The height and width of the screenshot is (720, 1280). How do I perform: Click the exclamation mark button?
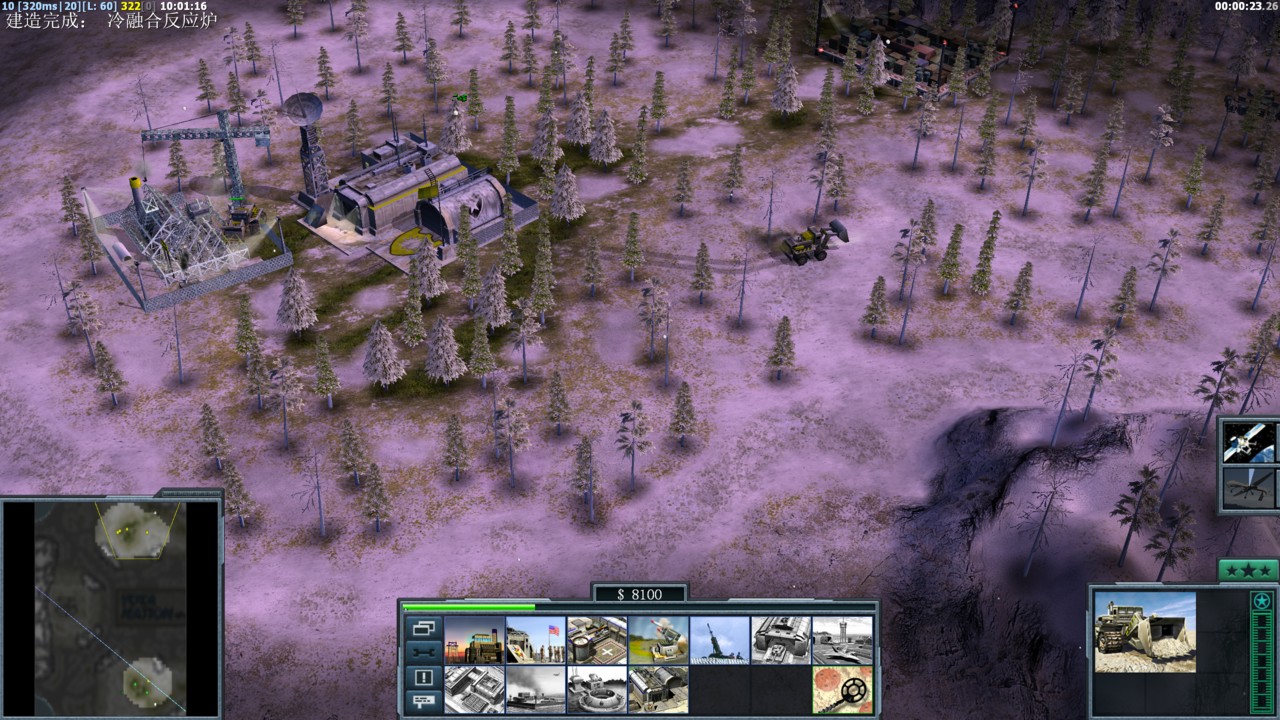coord(423,677)
